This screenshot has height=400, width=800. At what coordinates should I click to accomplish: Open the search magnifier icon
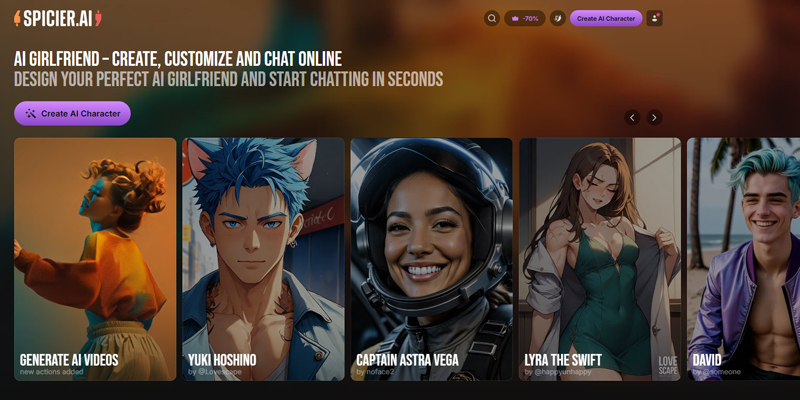(491, 18)
